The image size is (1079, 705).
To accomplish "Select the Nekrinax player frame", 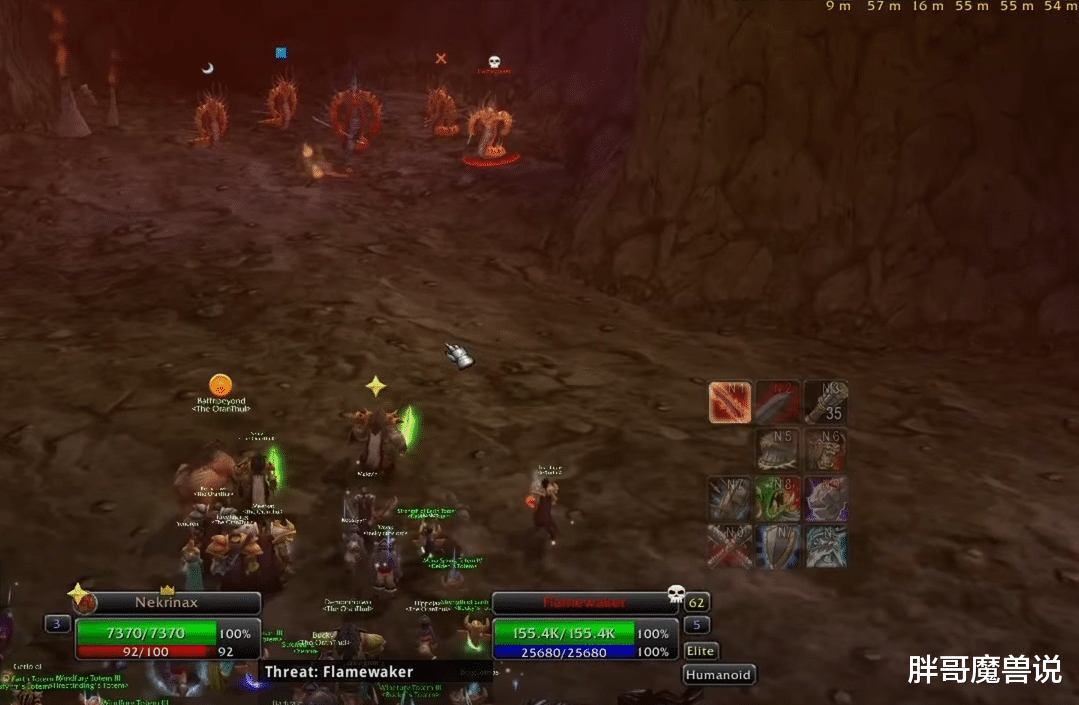I will click(167, 603).
